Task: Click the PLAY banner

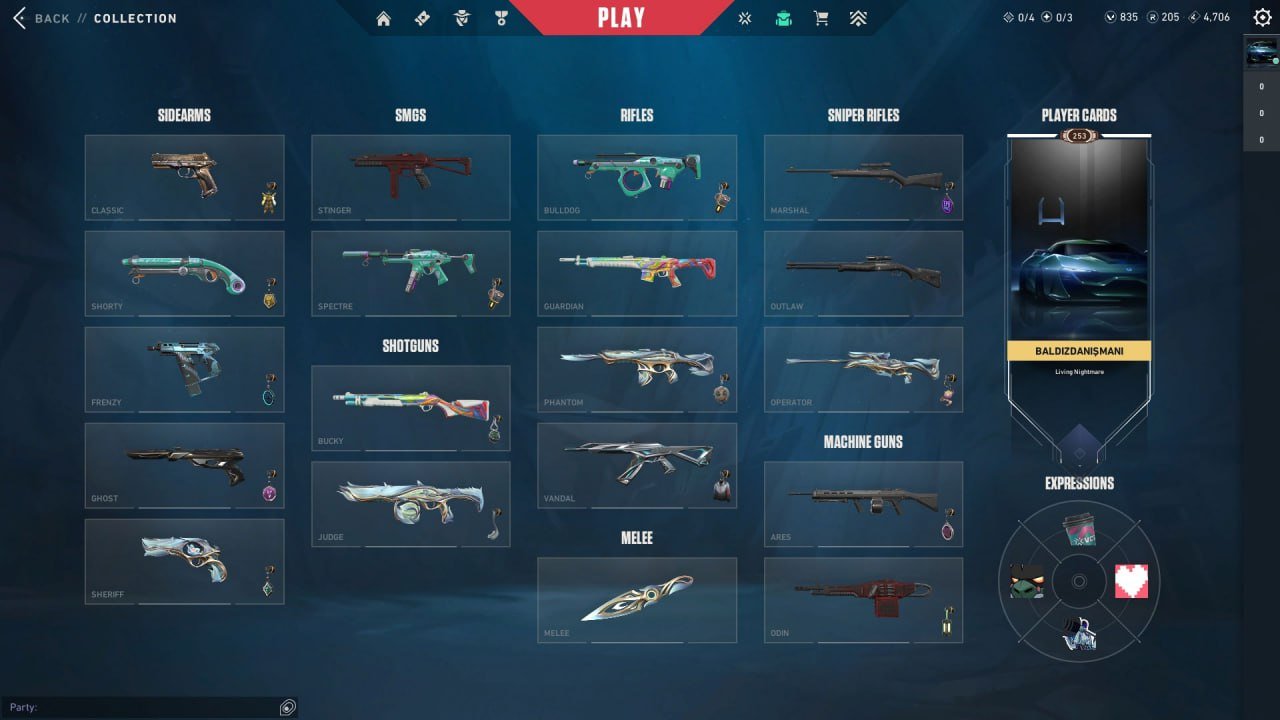Action: pyautogui.click(x=622, y=17)
